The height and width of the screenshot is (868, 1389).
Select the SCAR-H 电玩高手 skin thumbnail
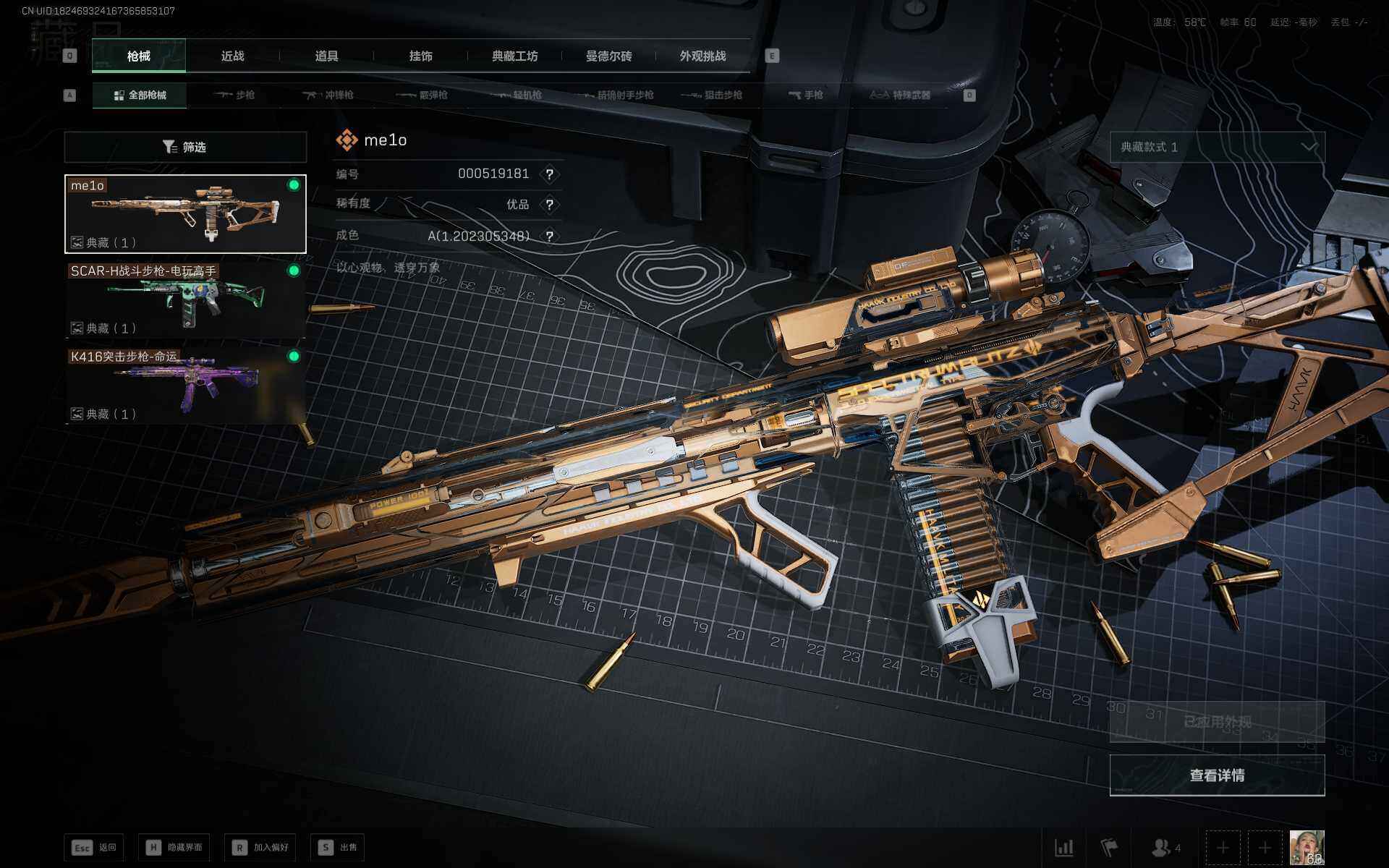pyautogui.click(x=185, y=299)
